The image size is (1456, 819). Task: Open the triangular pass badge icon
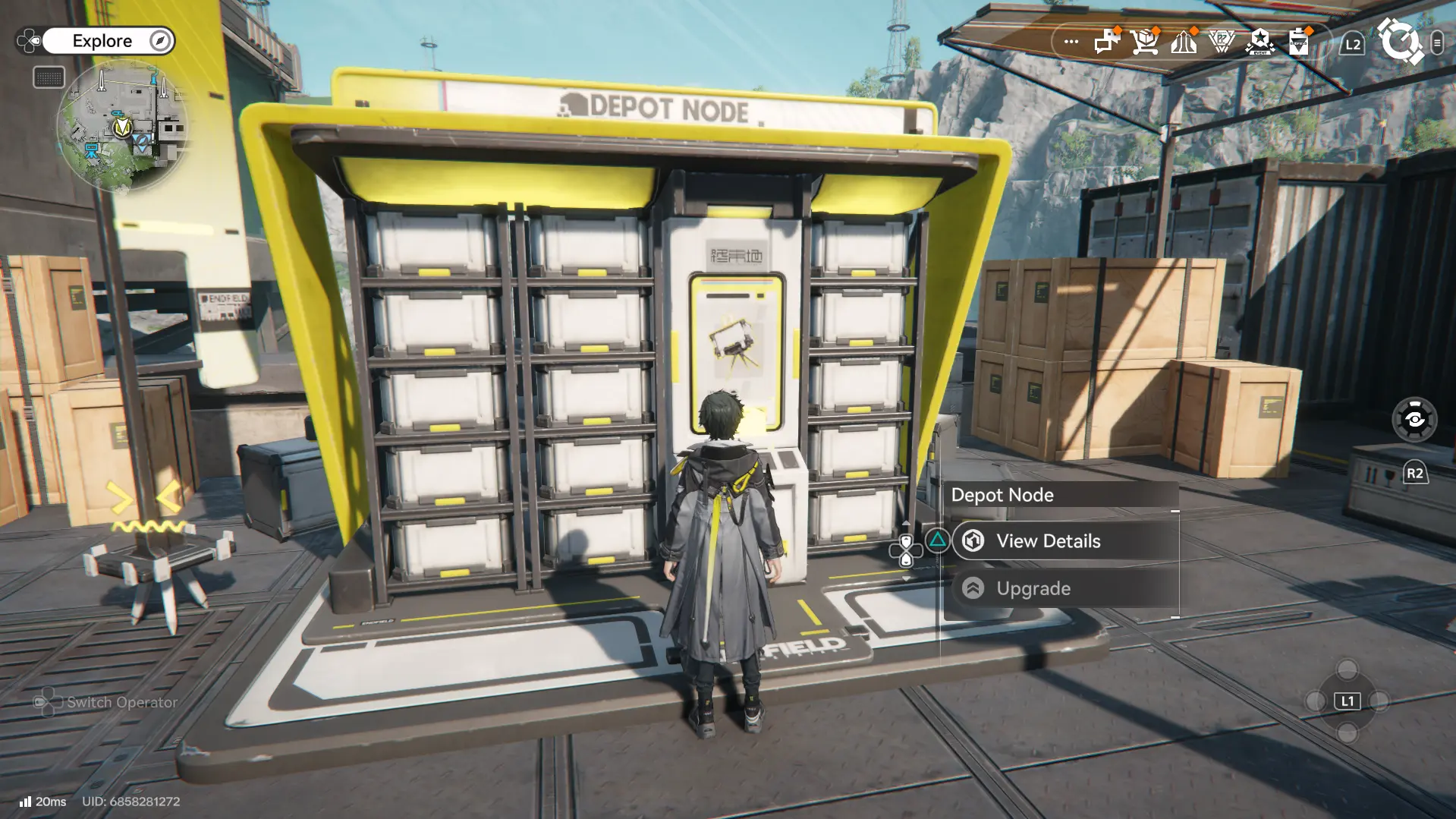[1222, 42]
